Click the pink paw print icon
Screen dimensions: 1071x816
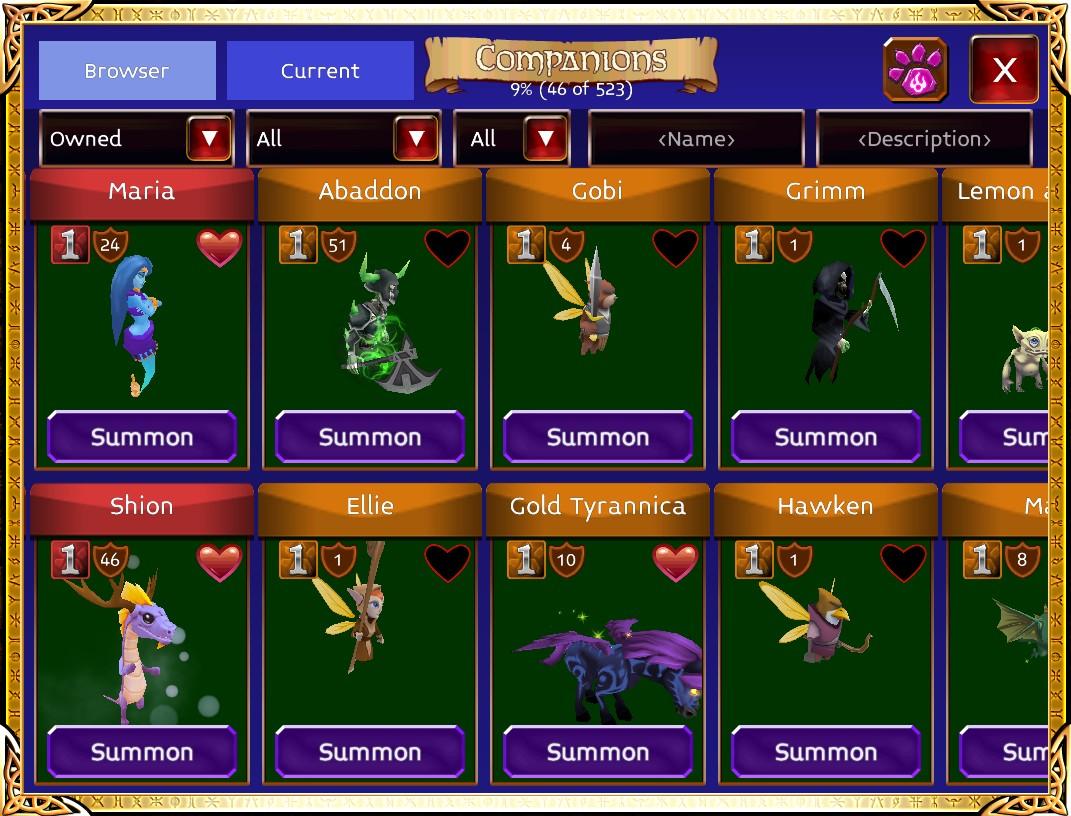point(916,70)
